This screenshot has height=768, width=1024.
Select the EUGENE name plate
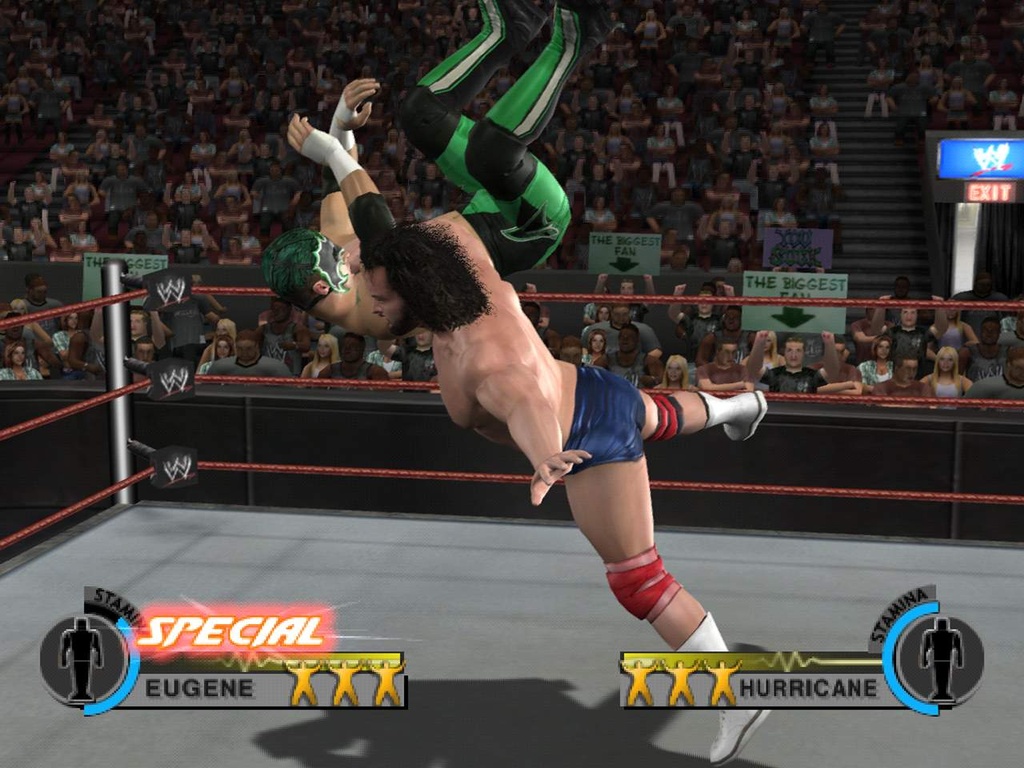[x=199, y=688]
